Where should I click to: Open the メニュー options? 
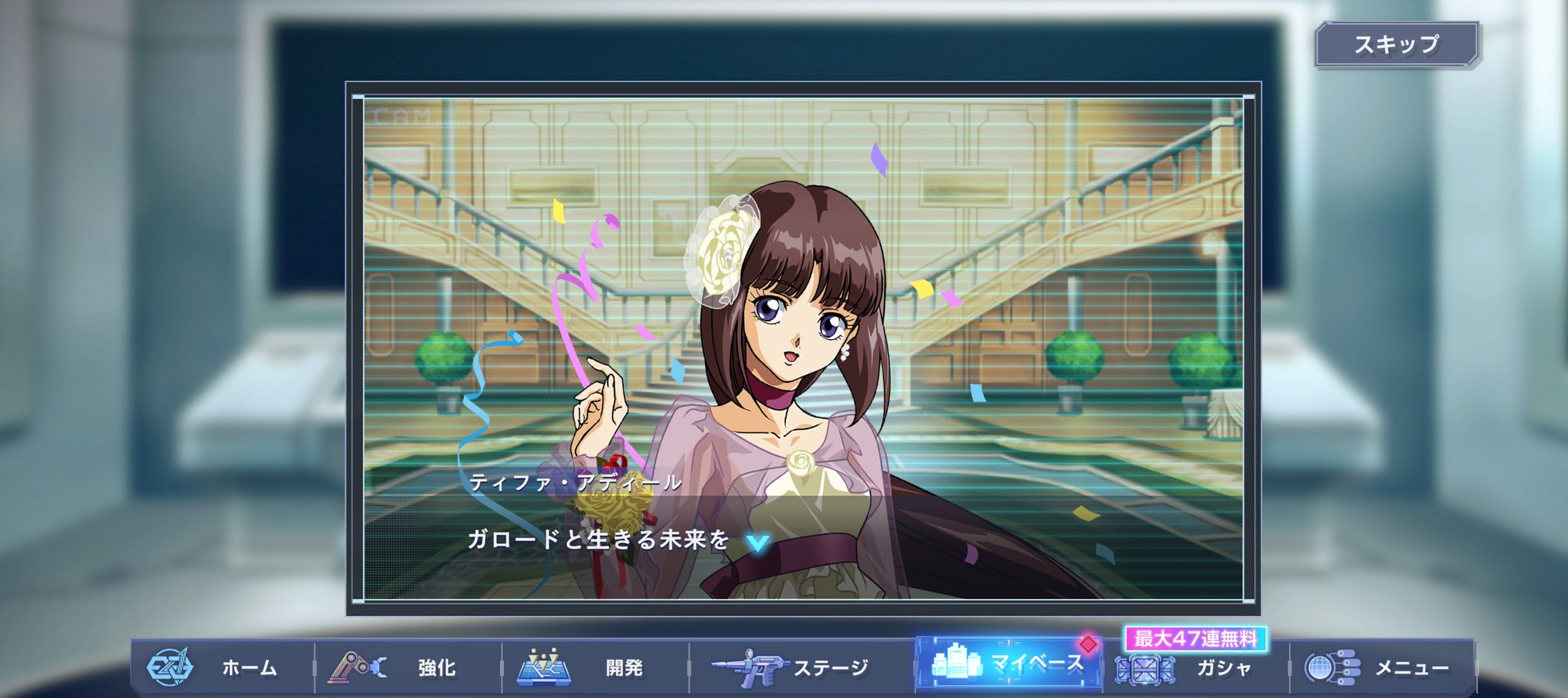(x=1383, y=667)
